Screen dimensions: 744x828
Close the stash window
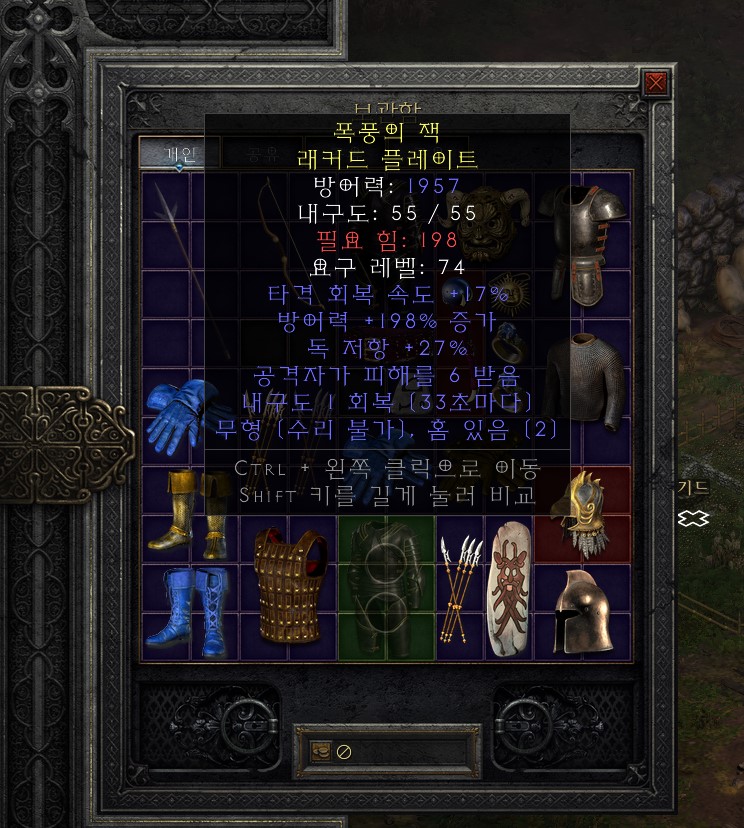(x=656, y=83)
